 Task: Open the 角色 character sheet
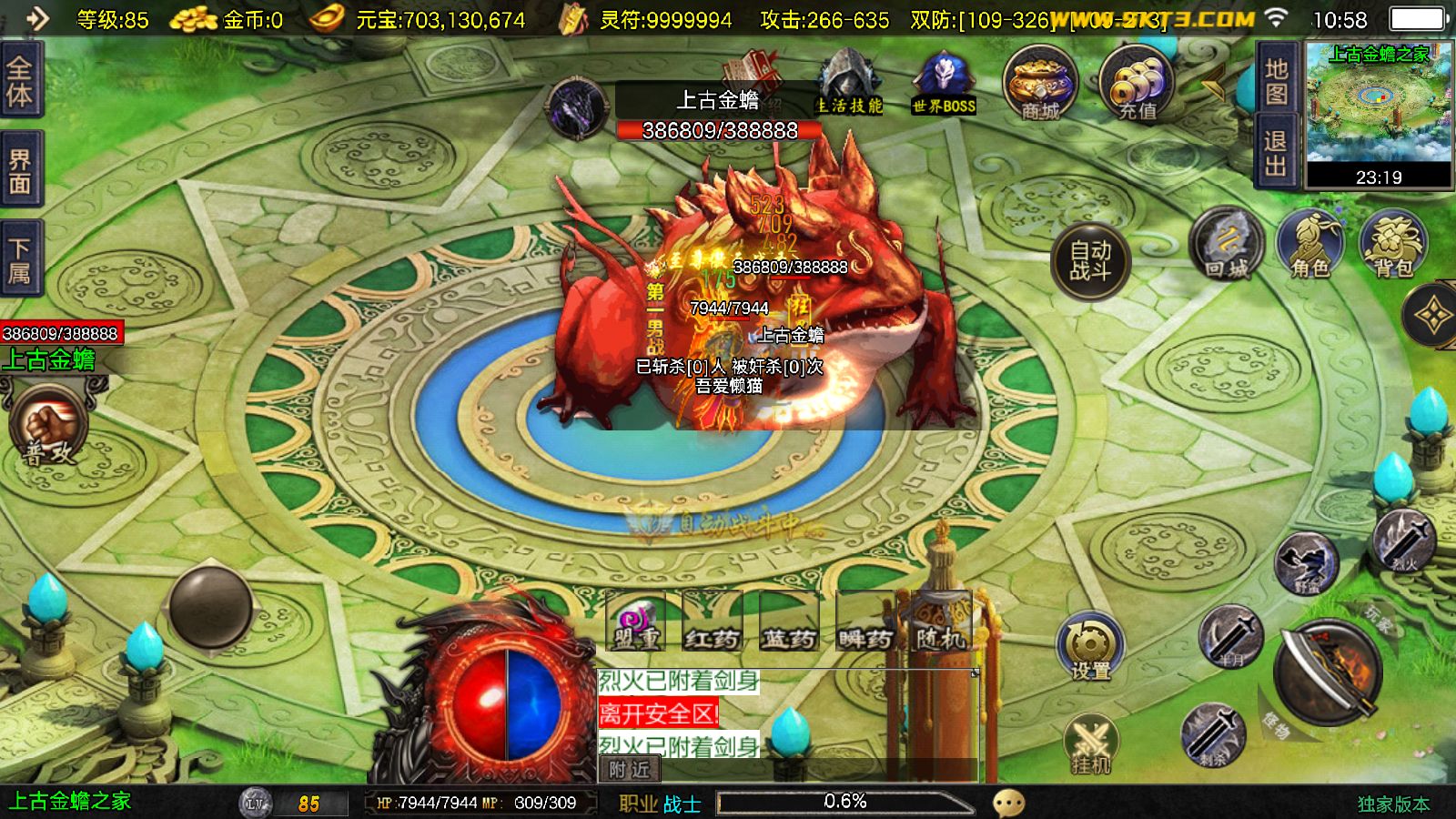1309,244
